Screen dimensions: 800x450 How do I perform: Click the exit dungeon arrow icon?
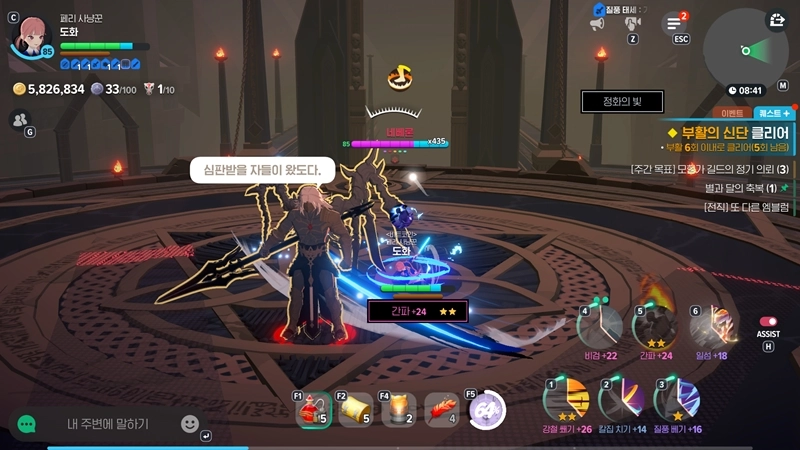tap(777, 20)
